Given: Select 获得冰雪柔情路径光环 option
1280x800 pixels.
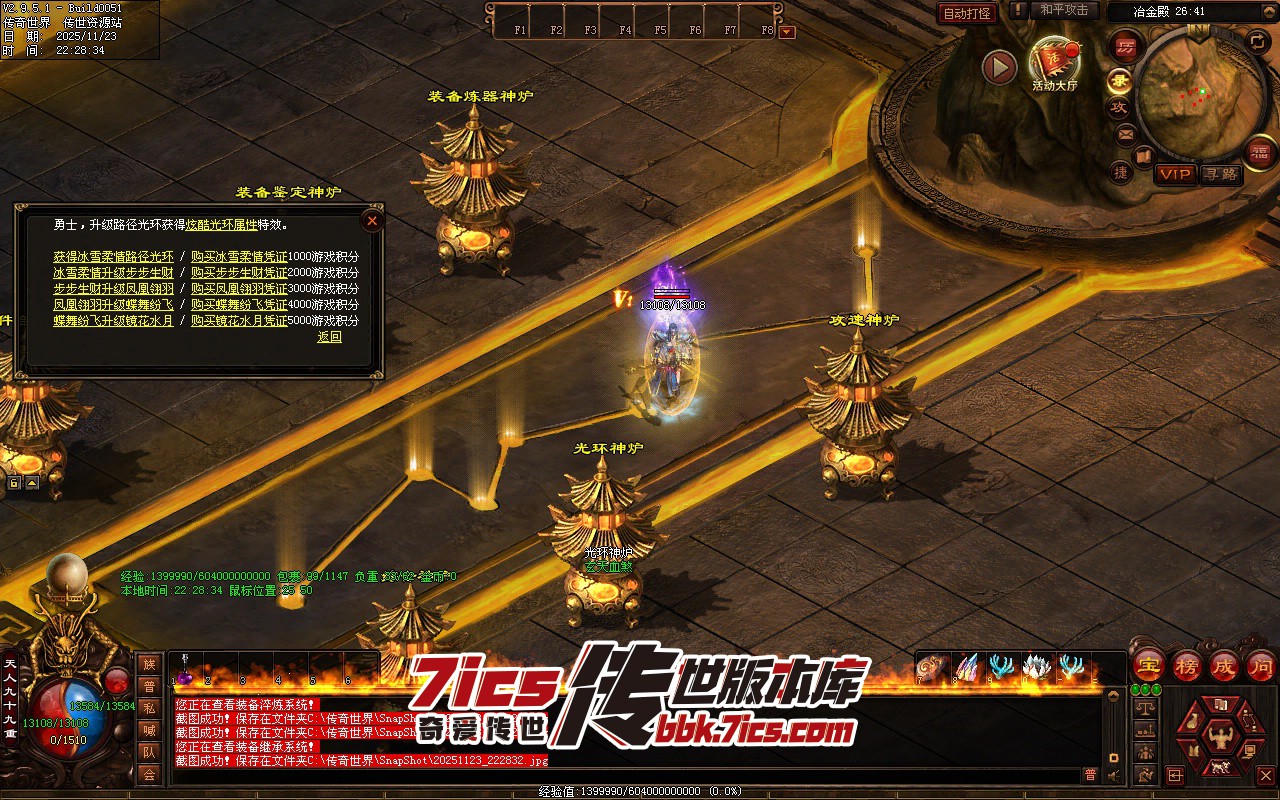Looking at the screenshot, I should click(113, 257).
